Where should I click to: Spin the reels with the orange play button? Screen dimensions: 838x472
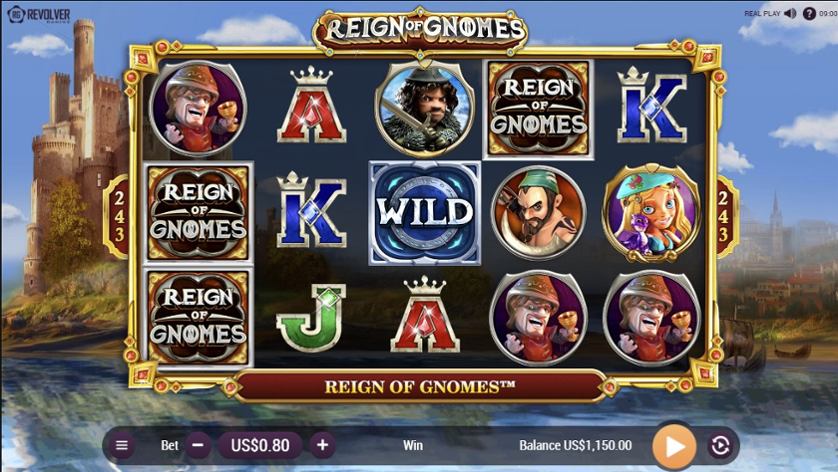674,445
